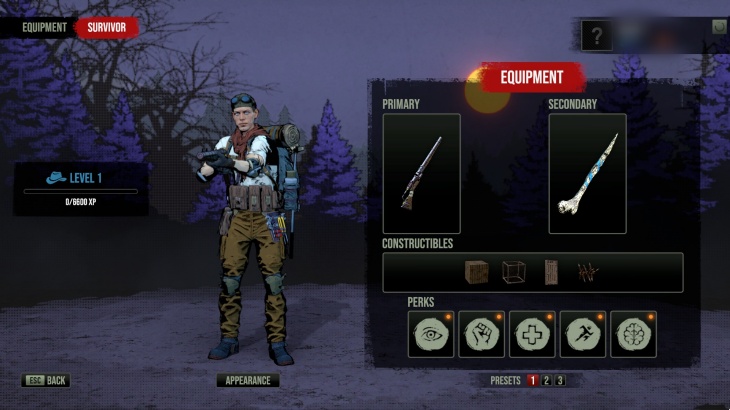
Task: Choose the medical cross perk
Action: click(532, 334)
